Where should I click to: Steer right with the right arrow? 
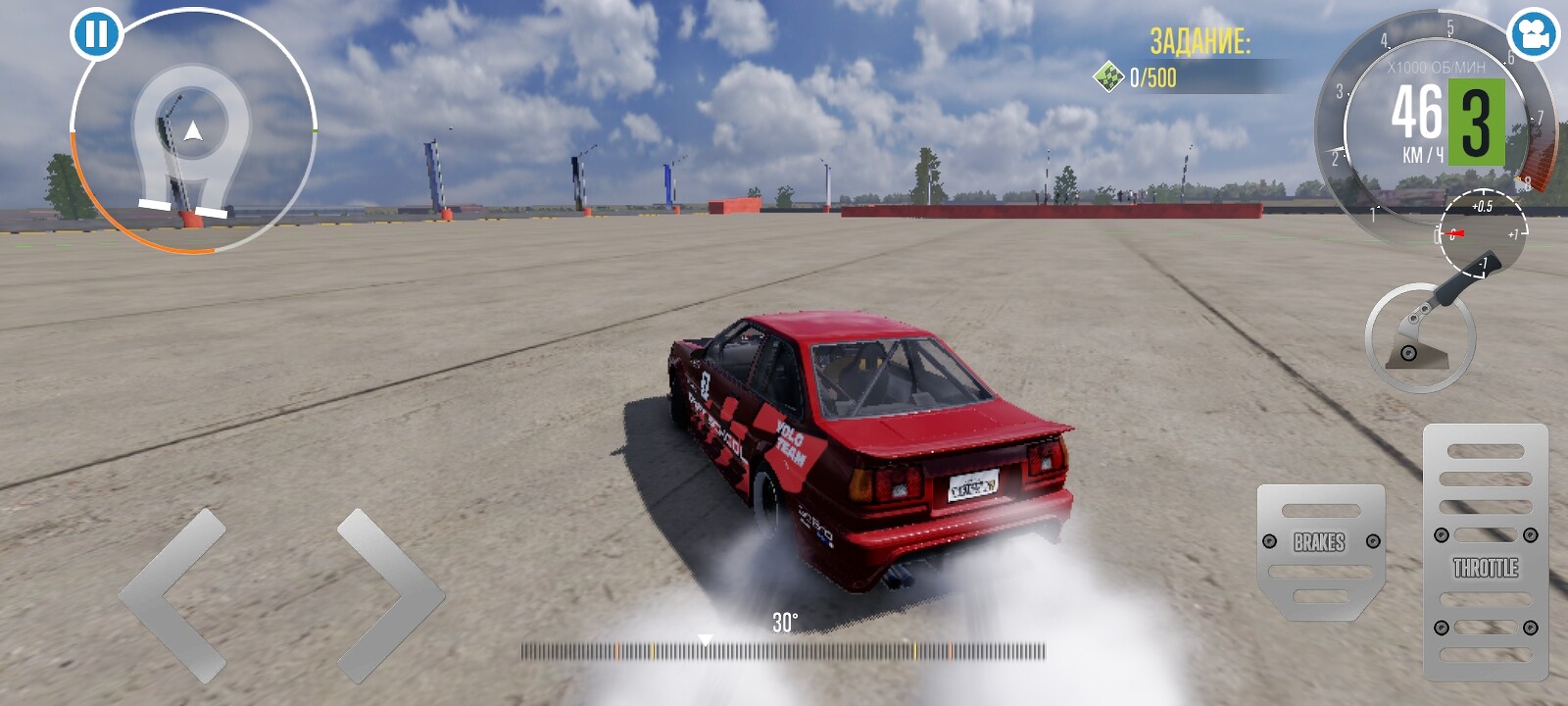(x=390, y=594)
